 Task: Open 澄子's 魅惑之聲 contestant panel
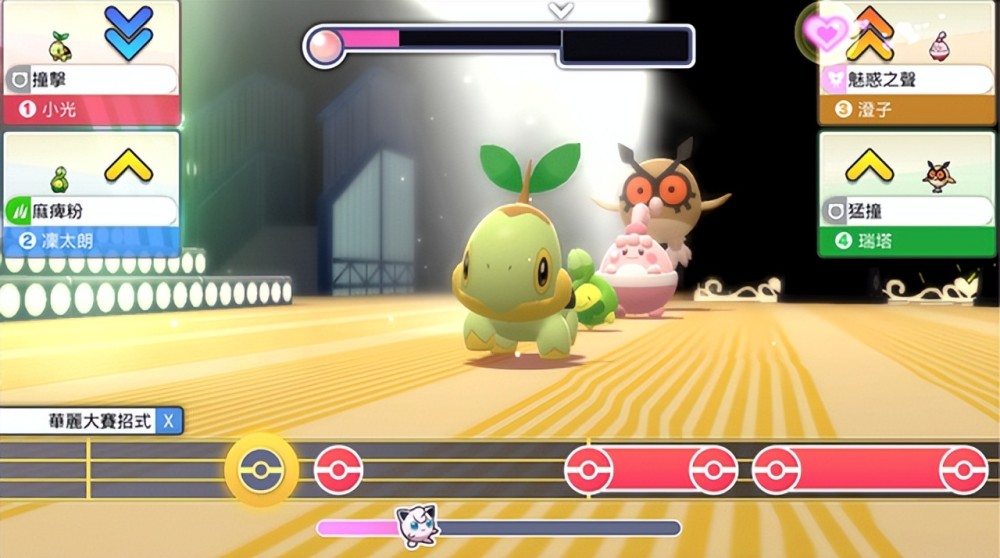pyautogui.click(x=908, y=62)
